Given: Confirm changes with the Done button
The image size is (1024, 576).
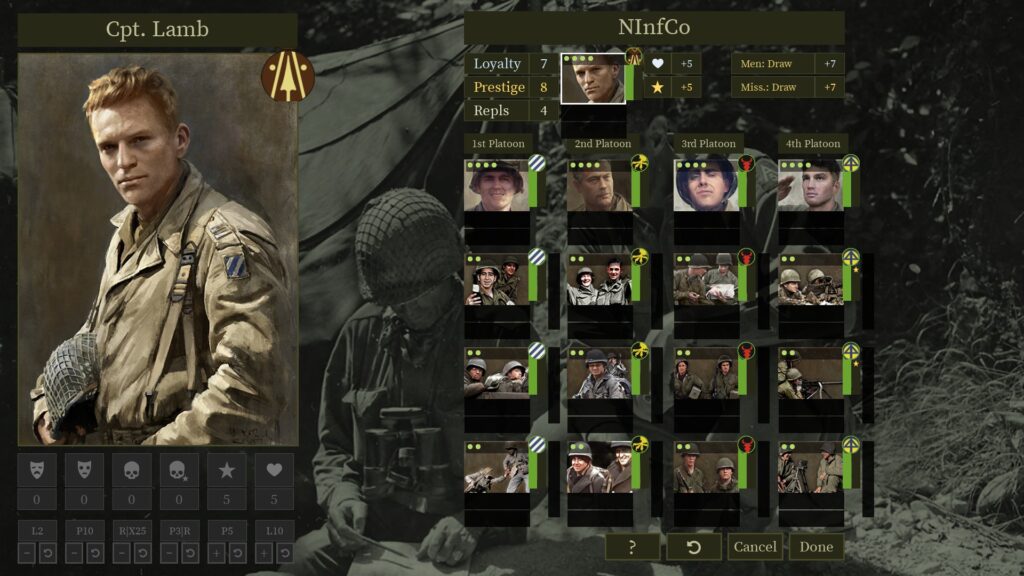Looking at the screenshot, I should pos(816,547).
